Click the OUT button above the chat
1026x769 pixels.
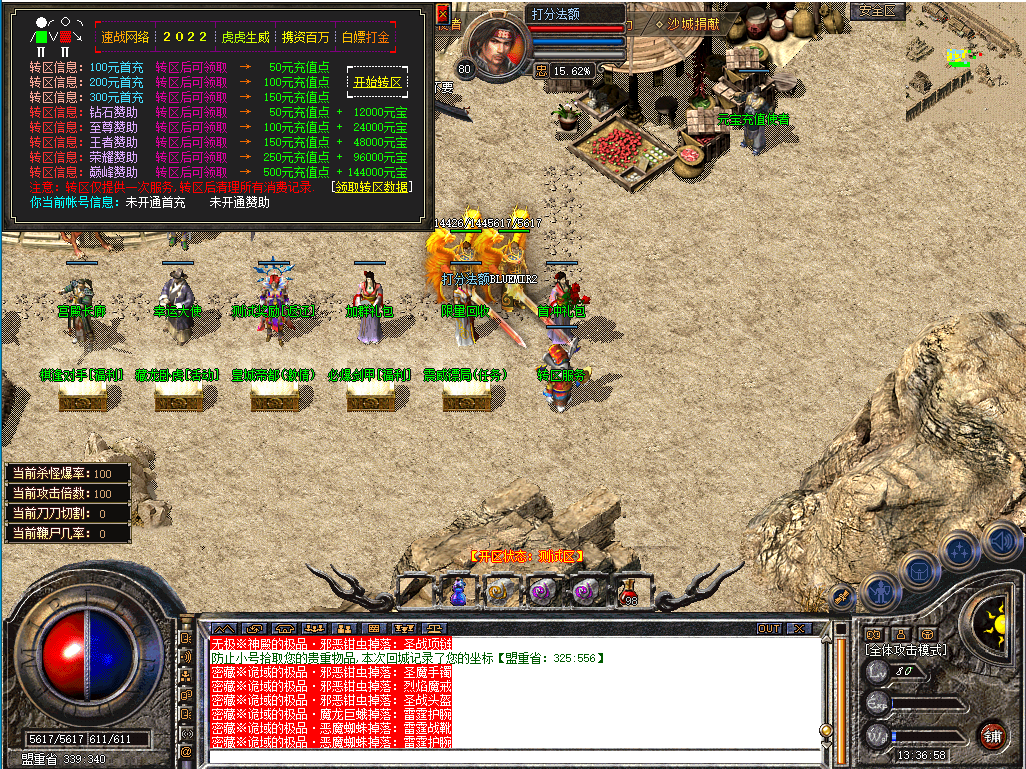768,629
